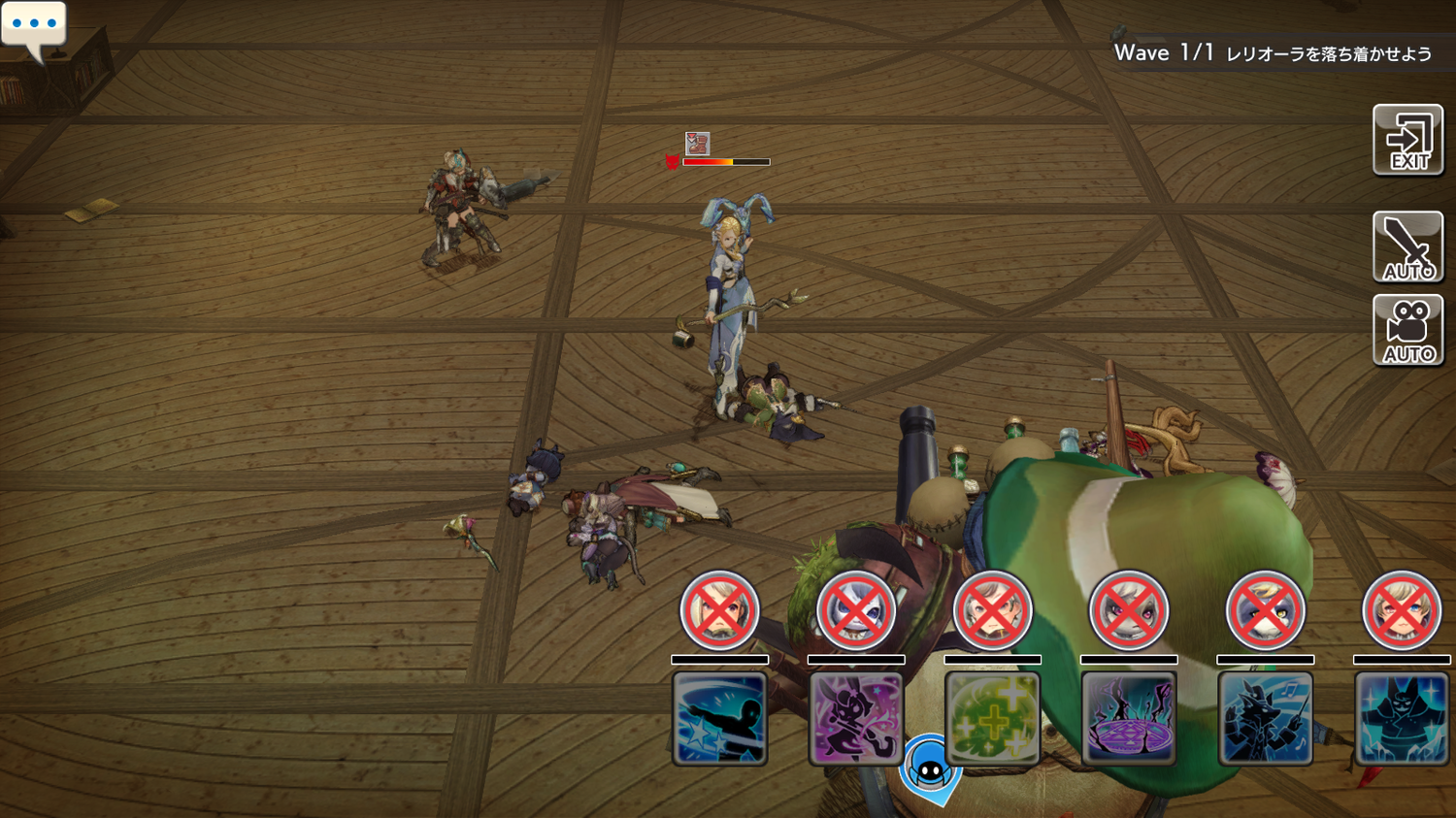Viewport: 1456px width, 818px height.
Task: Exit the battle with the EXIT button
Action: 1407,141
